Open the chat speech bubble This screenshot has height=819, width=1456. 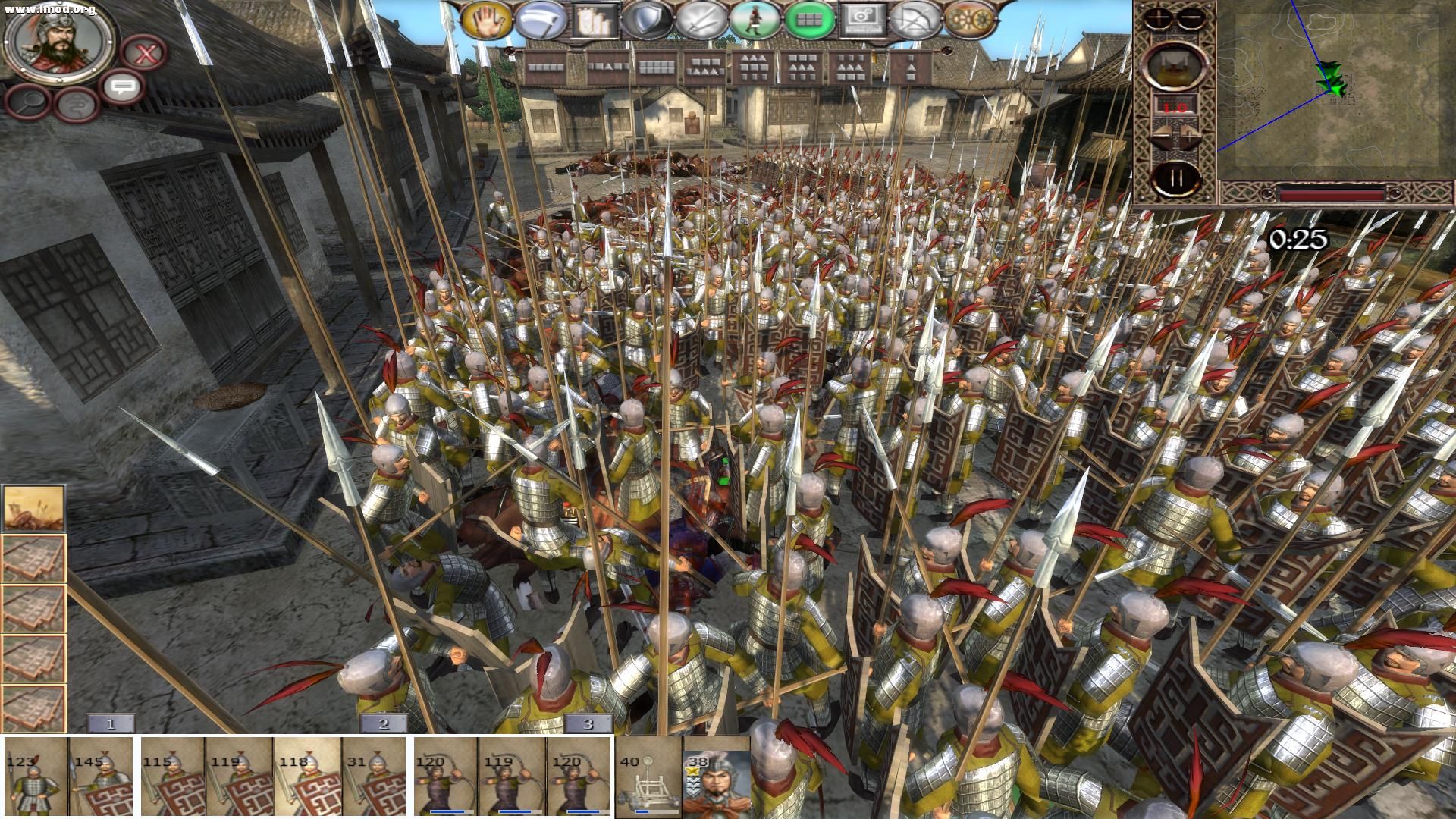point(121,86)
